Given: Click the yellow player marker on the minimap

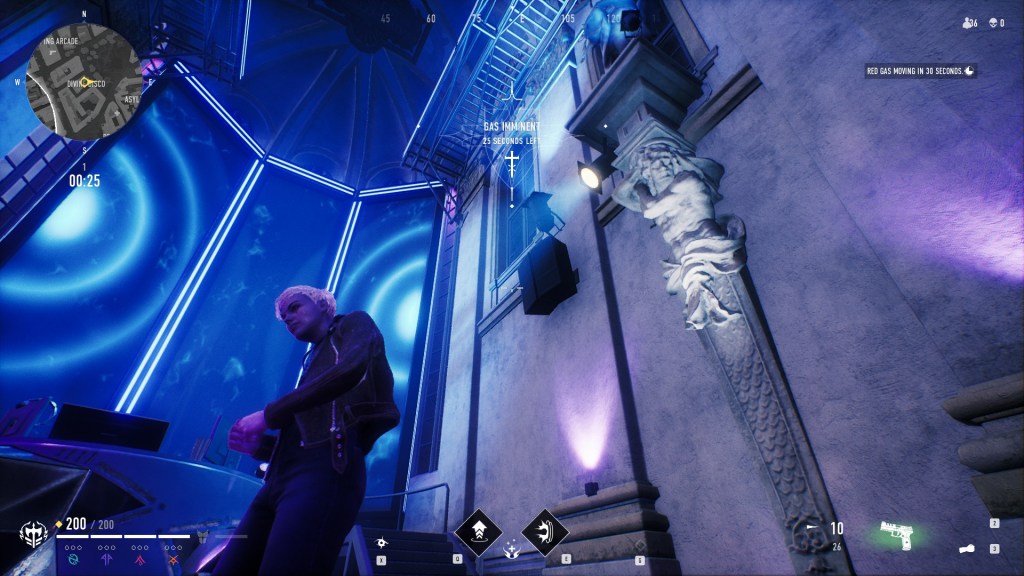Looking at the screenshot, I should click(x=85, y=82).
